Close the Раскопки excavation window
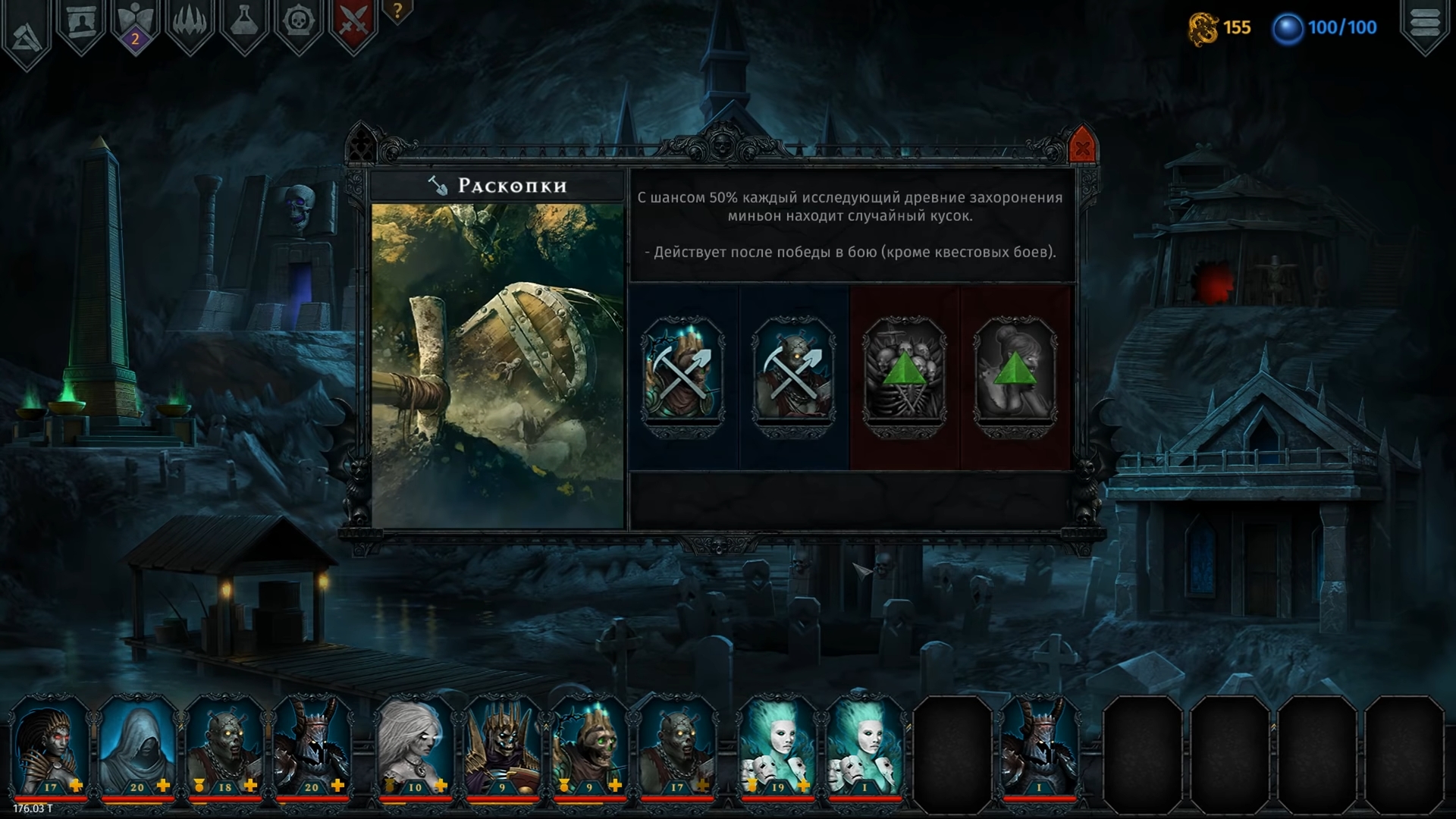Screen dimensions: 1456x819 pos(1082,149)
